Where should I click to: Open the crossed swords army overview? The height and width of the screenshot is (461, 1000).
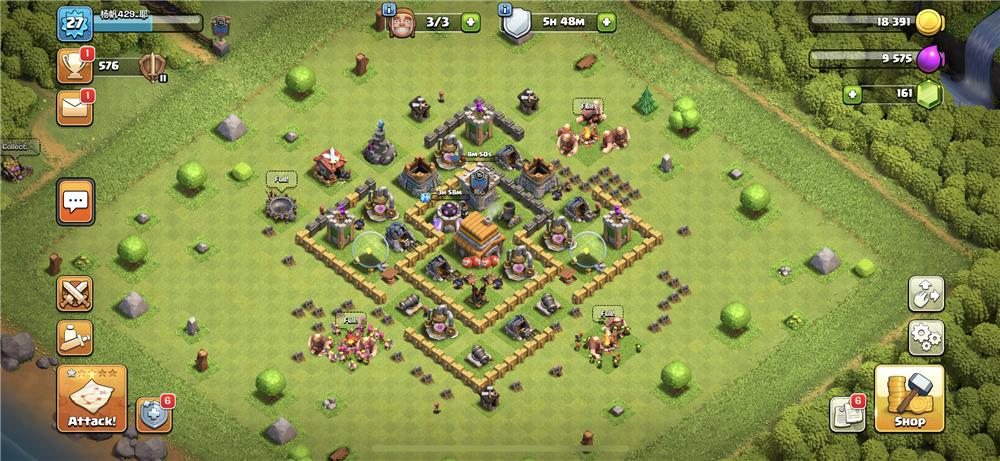click(x=74, y=294)
